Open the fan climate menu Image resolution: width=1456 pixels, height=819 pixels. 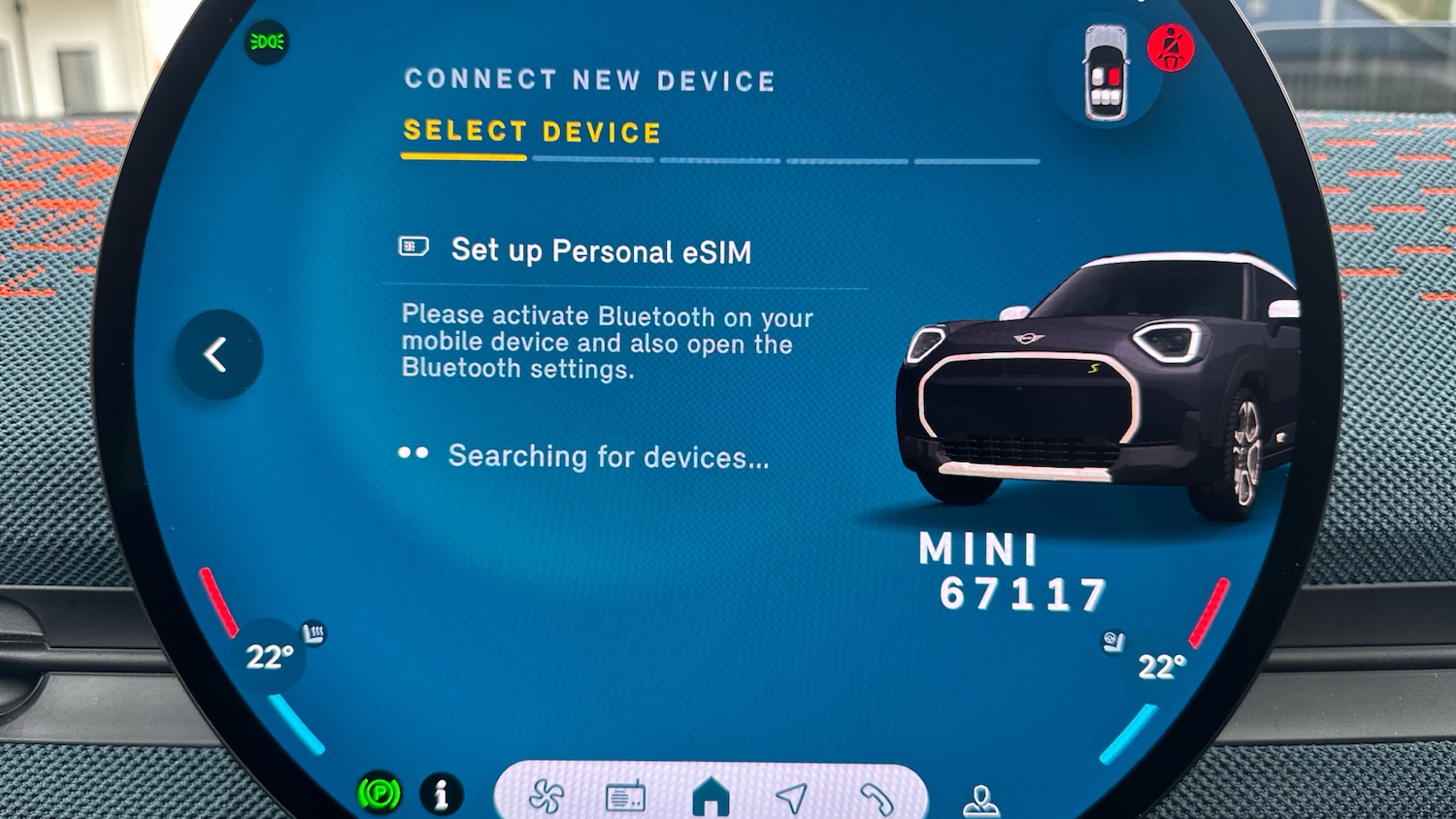pyautogui.click(x=546, y=797)
